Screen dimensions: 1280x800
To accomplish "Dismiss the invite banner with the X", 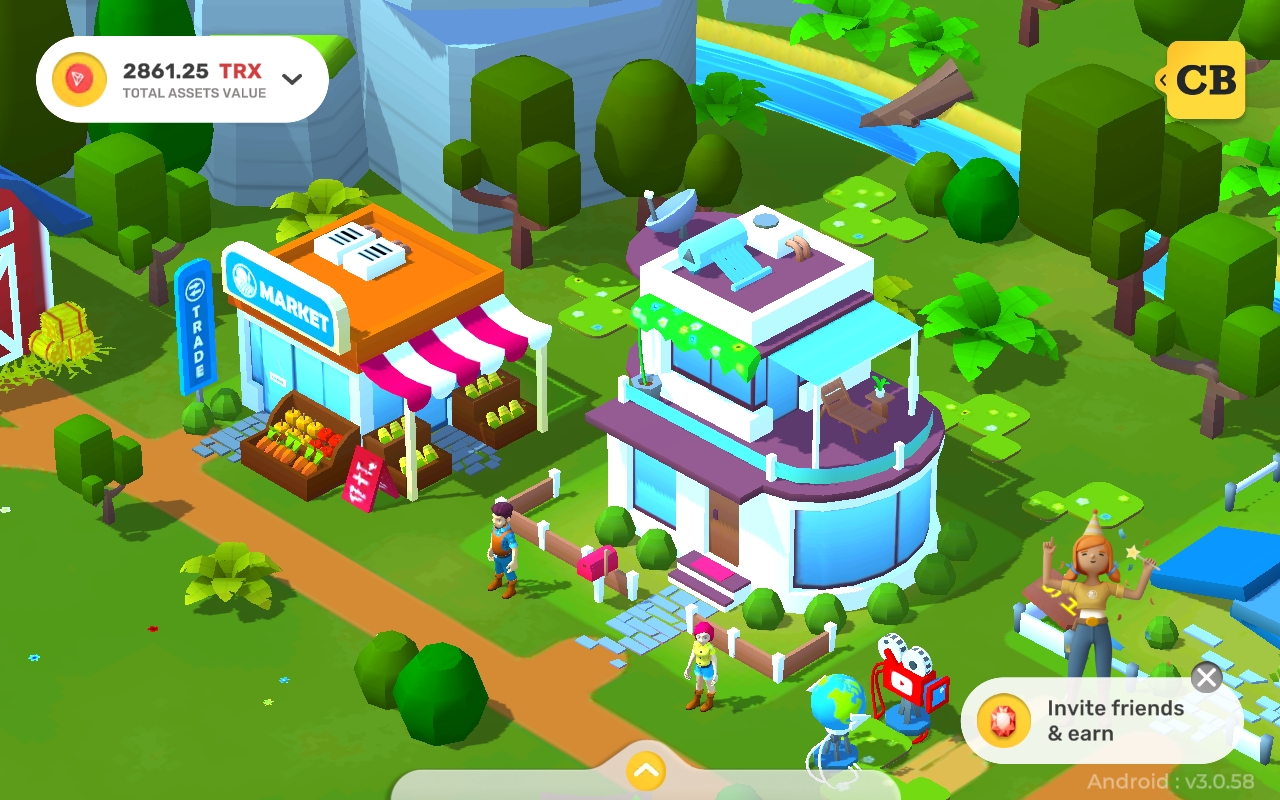I will (x=1206, y=677).
